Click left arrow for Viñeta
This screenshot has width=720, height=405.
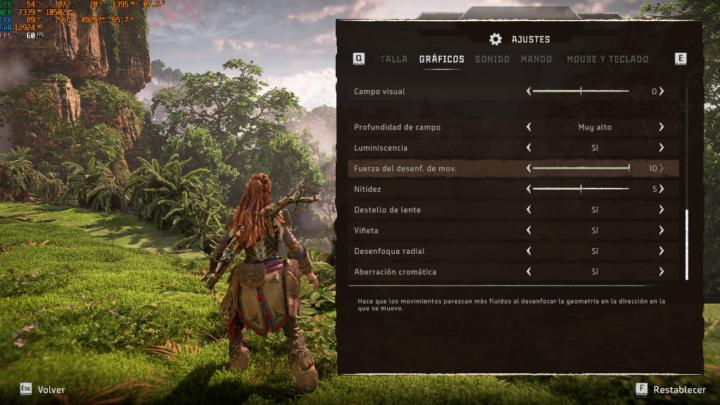[528, 230]
